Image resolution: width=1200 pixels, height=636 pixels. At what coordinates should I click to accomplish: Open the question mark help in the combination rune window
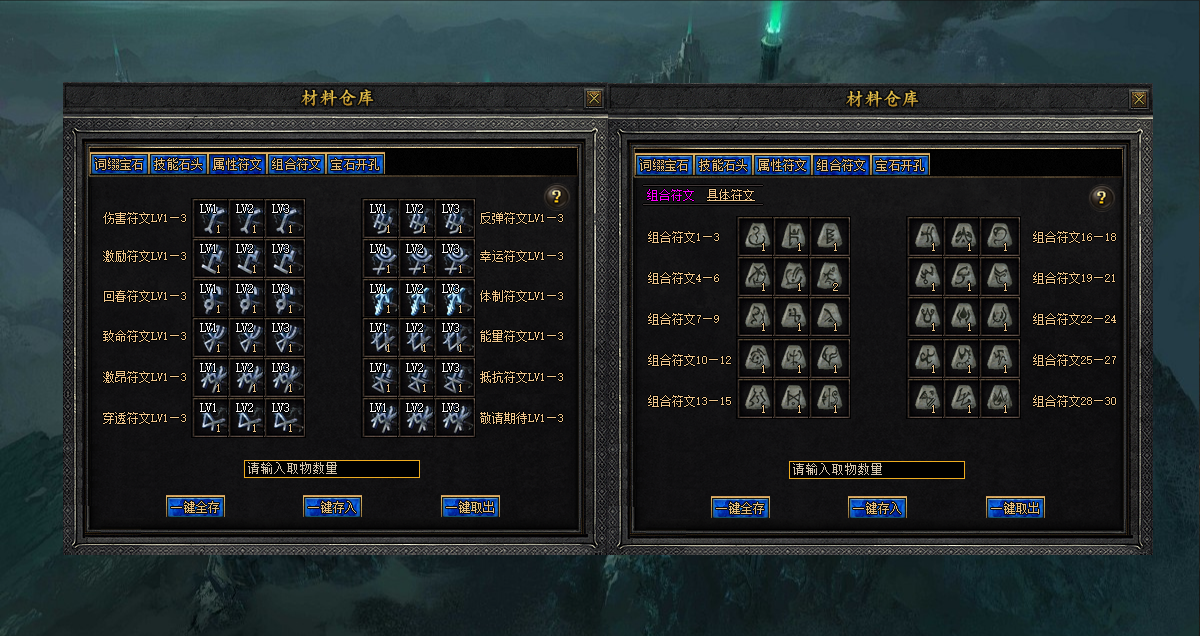coord(1101,197)
